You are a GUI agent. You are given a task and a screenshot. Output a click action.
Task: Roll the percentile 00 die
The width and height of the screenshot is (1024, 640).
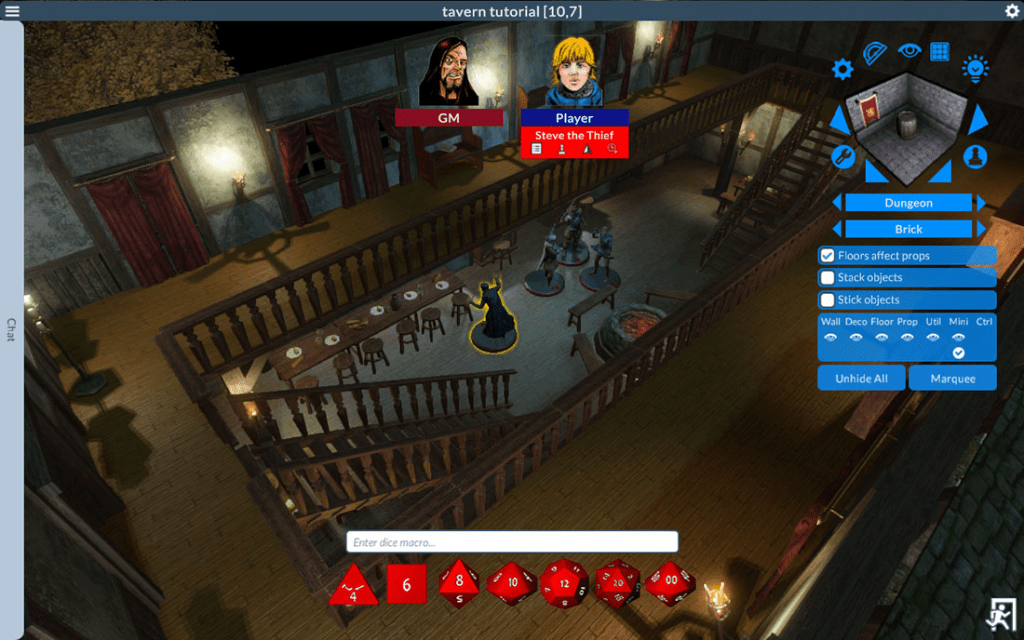(670, 583)
